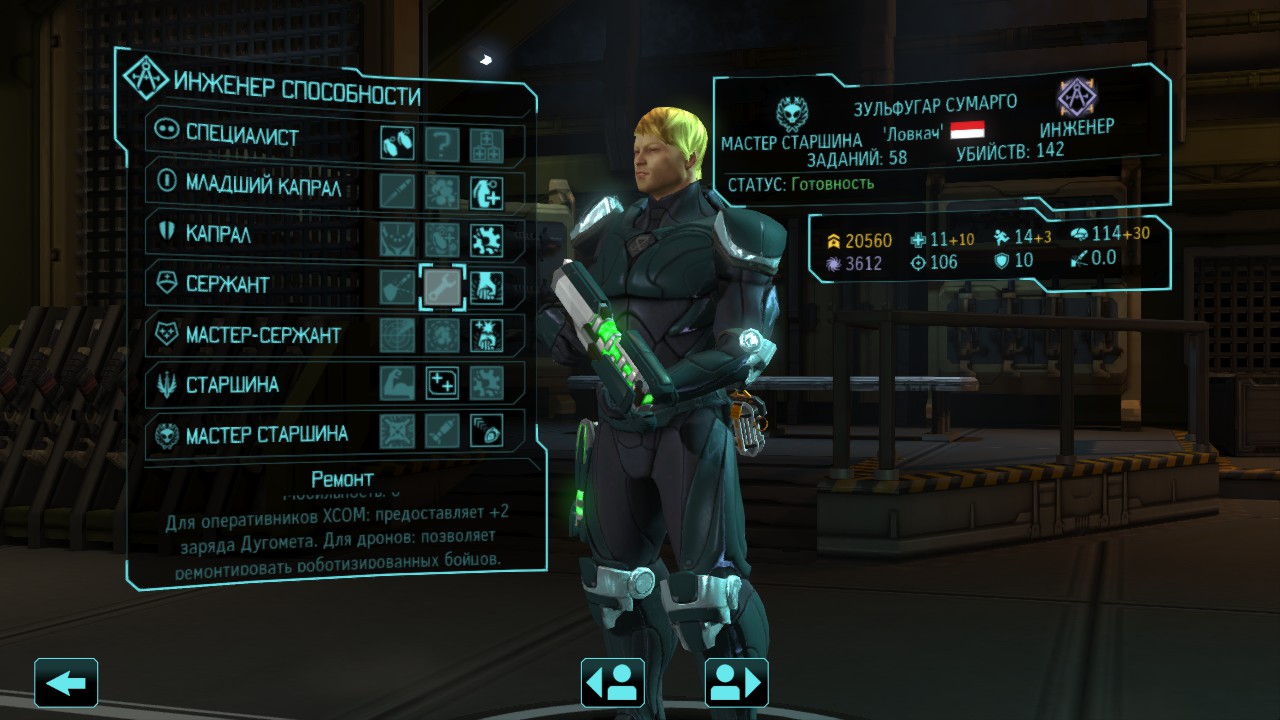
Task: Select the alien face ability in Капрал row
Action: (397, 239)
